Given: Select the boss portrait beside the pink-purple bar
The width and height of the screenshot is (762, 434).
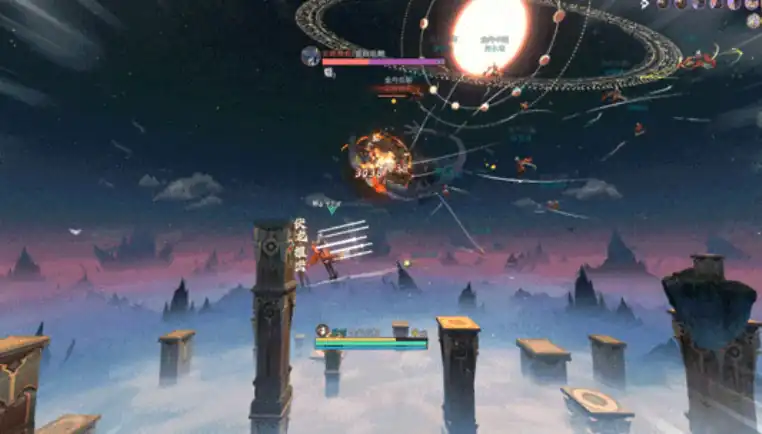Looking at the screenshot, I should [311, 56].
